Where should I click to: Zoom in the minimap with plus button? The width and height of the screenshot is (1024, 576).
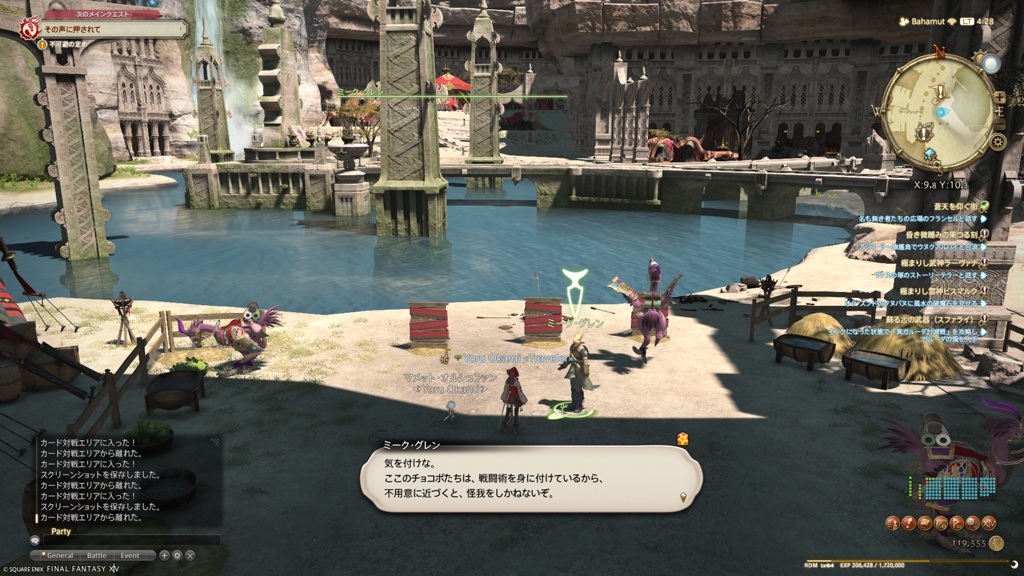coord(999,97)
